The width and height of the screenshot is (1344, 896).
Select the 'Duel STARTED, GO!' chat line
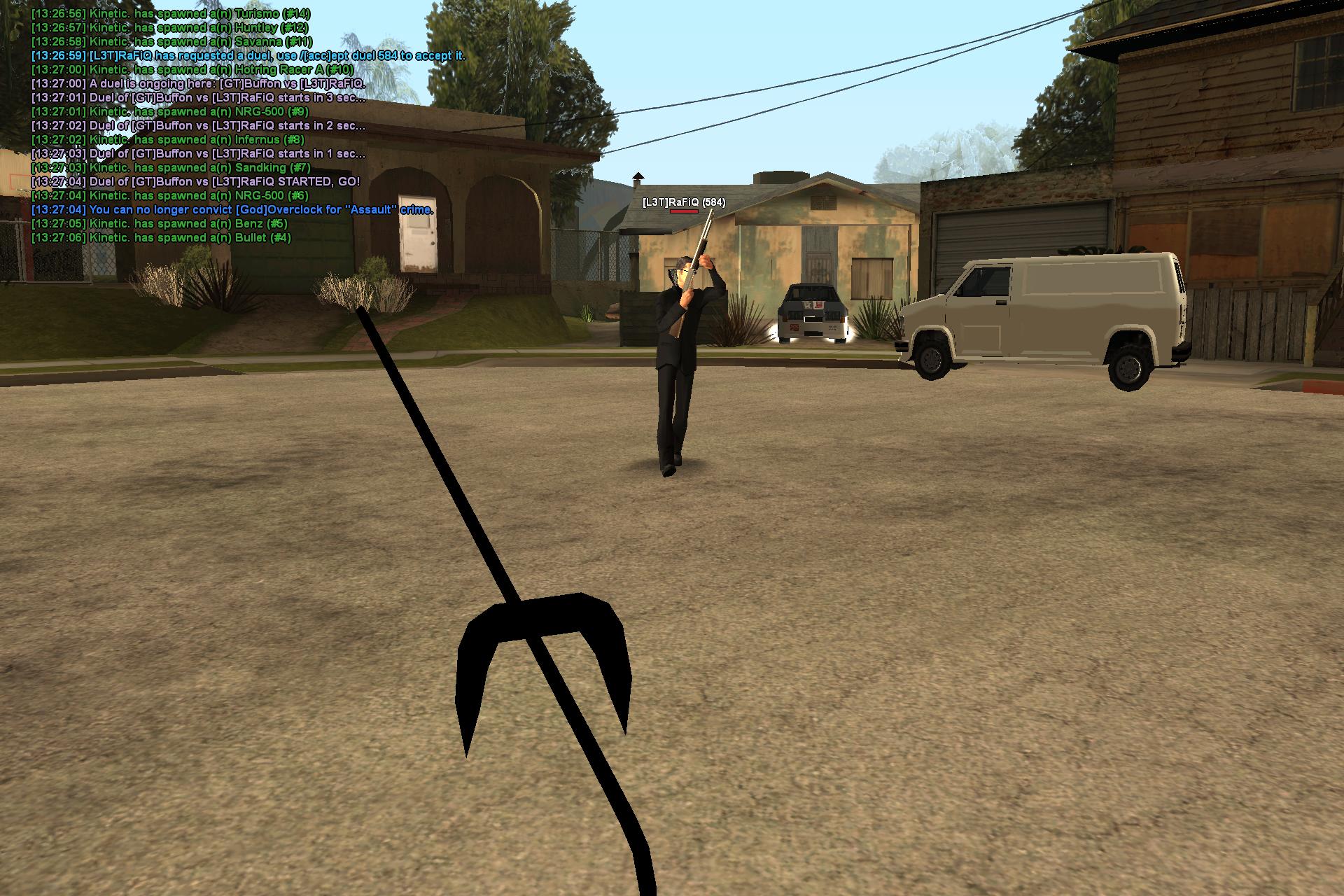point(196,182)
